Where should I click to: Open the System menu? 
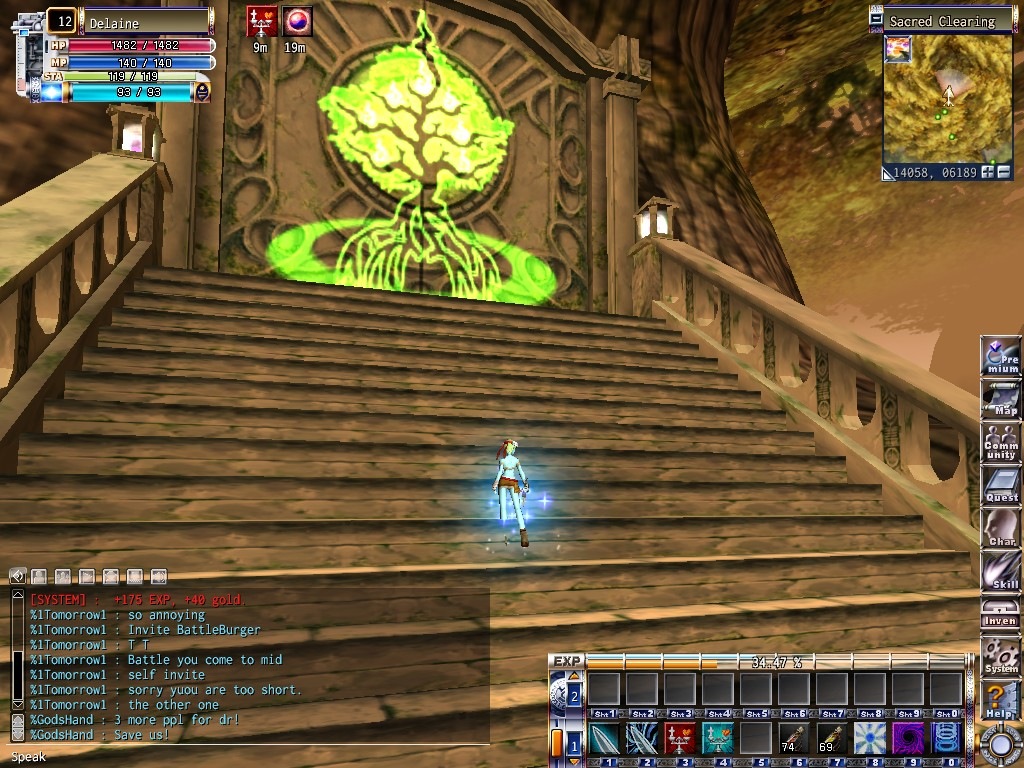[x=1001, y=657]
